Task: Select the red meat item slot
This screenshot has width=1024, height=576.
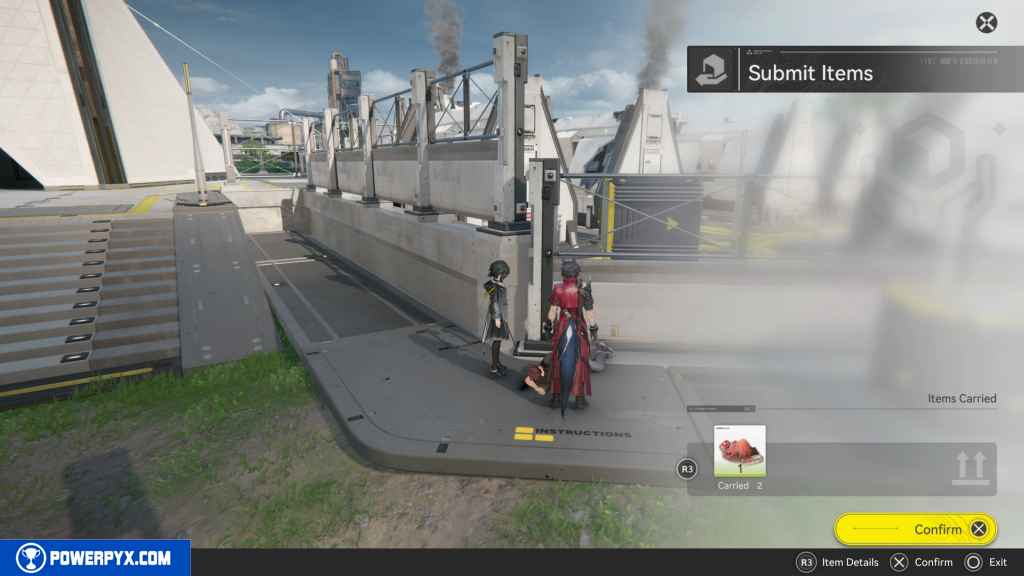Action: click(740, 451)
